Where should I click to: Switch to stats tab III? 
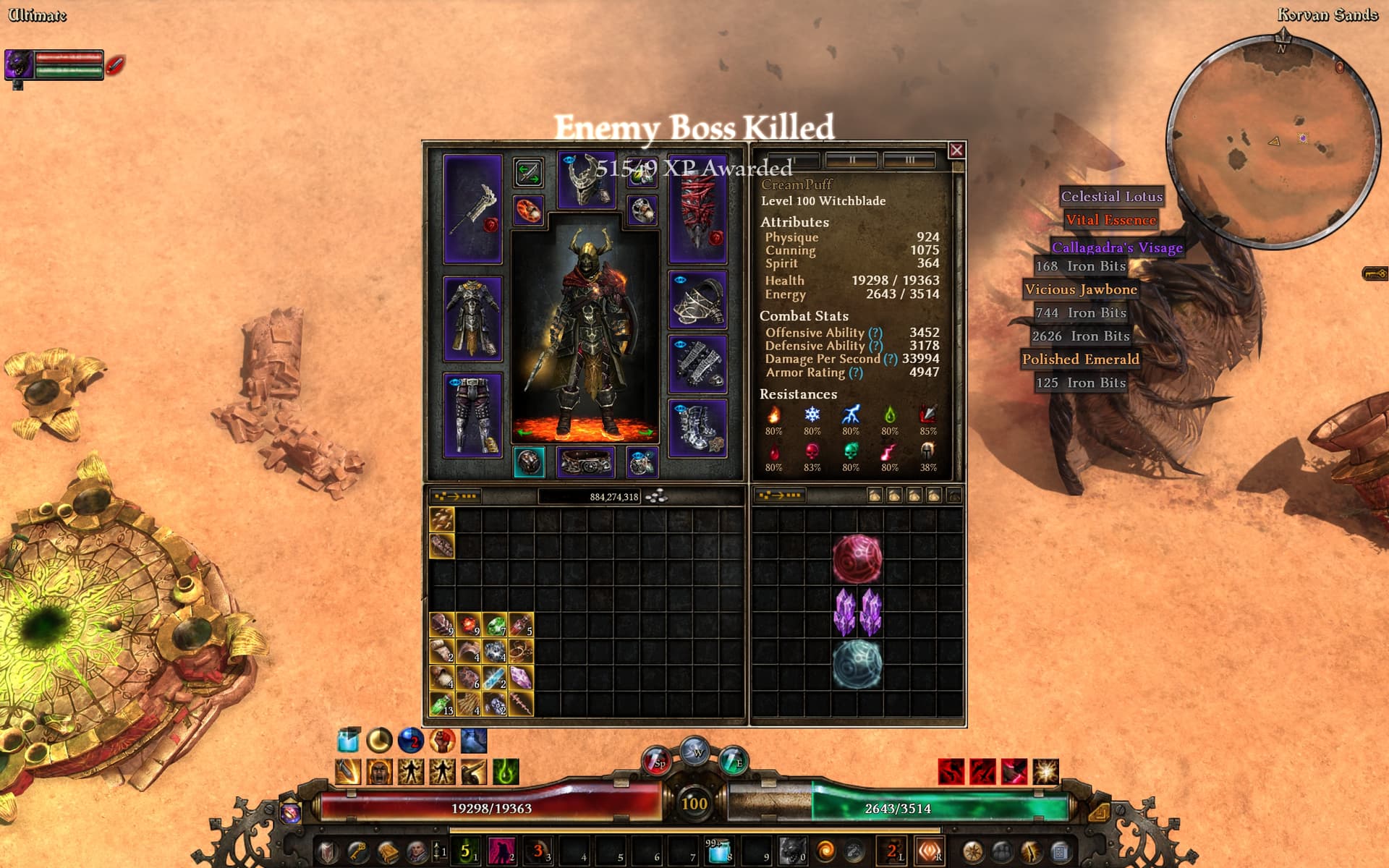909,160
